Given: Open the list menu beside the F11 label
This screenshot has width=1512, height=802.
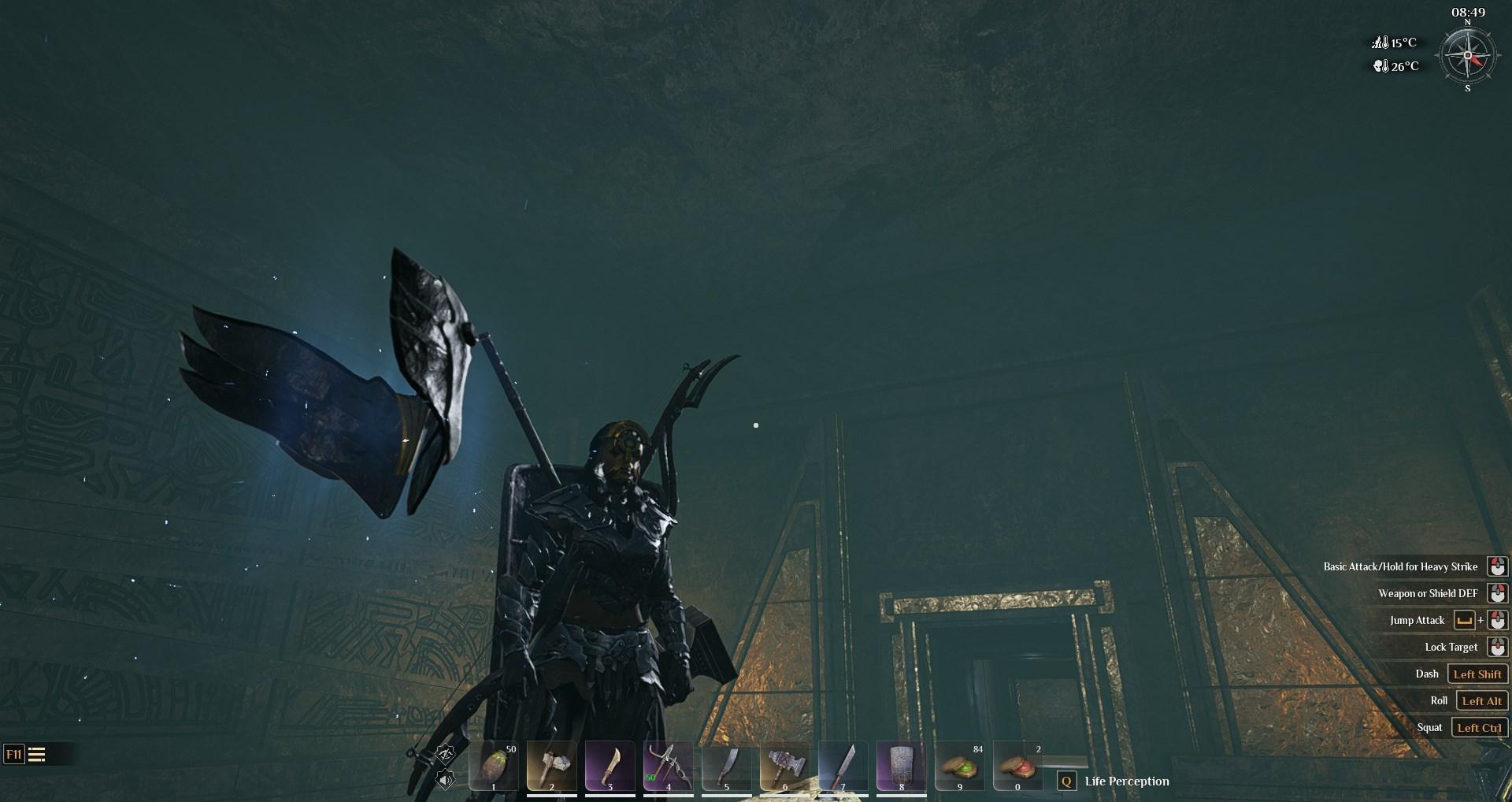Looking at the screenshot, I should click(x=36, y=755).
